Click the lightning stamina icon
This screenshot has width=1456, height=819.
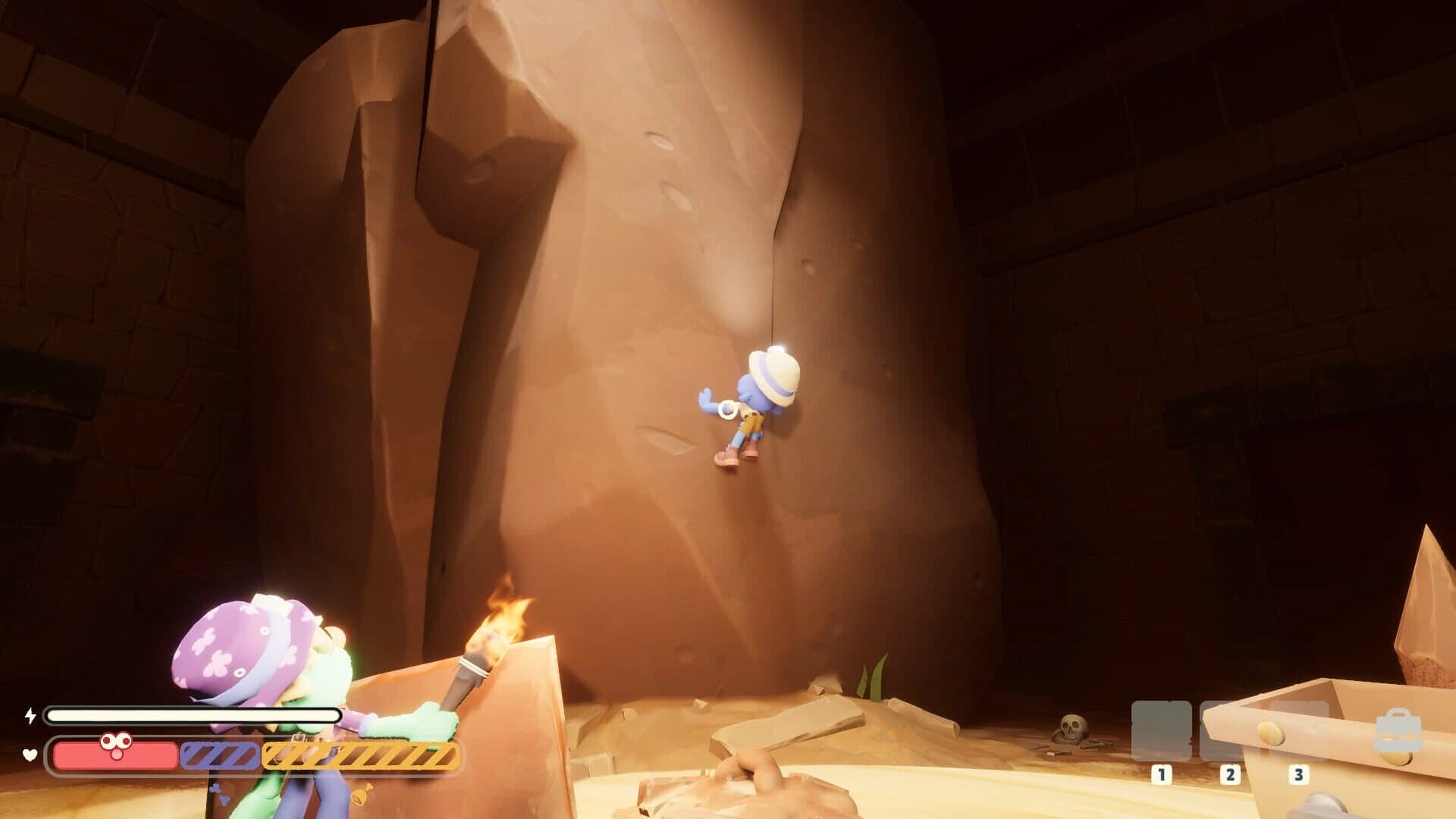pyautogui.click(x=30, y=714)
